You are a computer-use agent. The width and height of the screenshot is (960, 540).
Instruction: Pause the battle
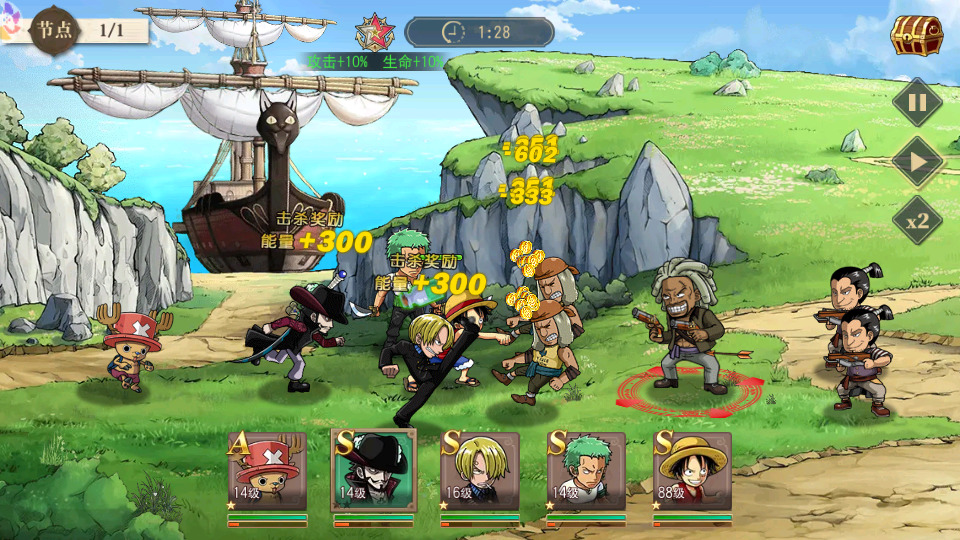tap(917, 102)
